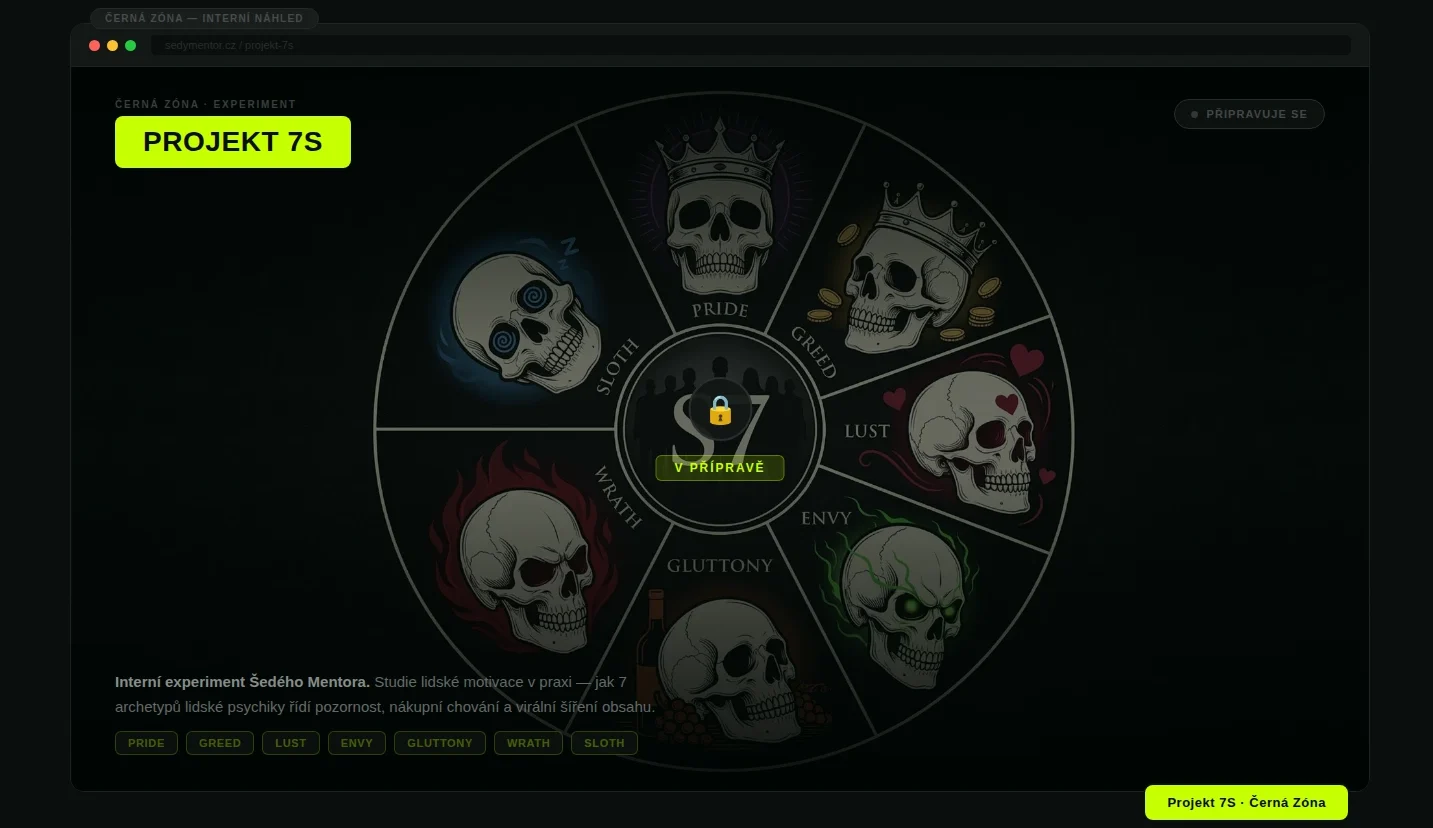Viewport: 1433px width, 828px height.
Task: Select the PRIDE tag chip
Action: [146, 743]
